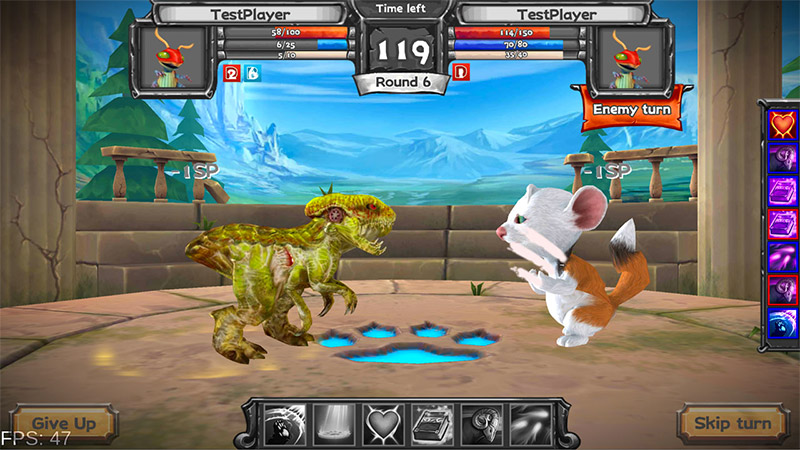Activate the claw swipe ability in the skill bar
The image size is (800, 450).
[x=284, y=424]
